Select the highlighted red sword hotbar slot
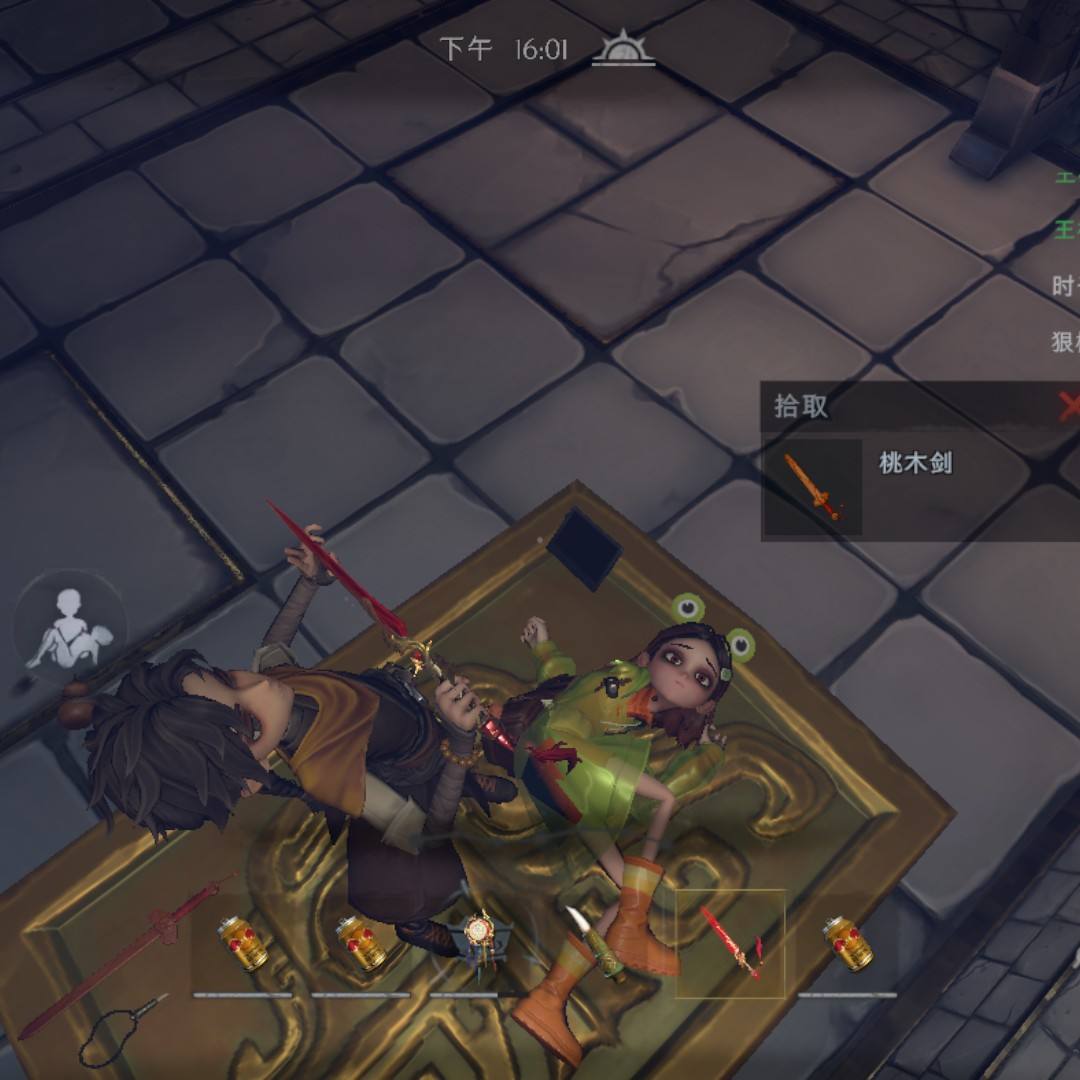This screenshot has width=1080, height=1080. tap(730, 943)
